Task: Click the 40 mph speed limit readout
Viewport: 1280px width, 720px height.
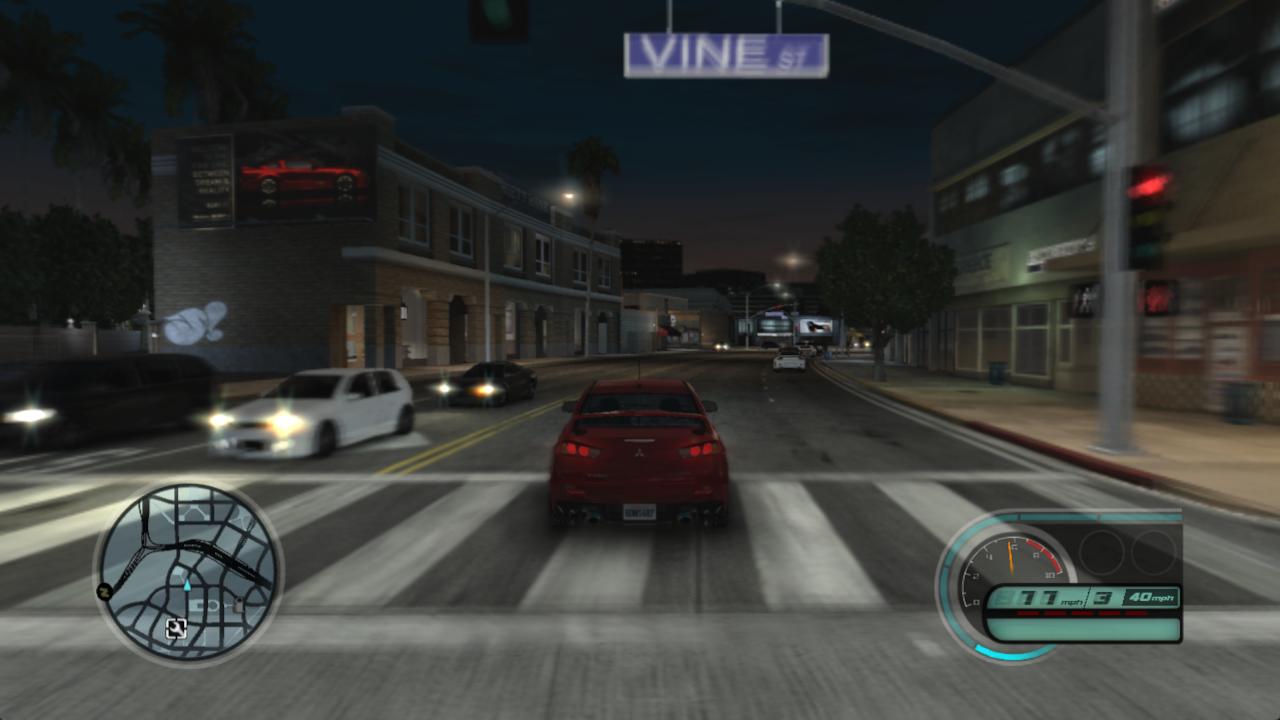Action: point(1152,596)
